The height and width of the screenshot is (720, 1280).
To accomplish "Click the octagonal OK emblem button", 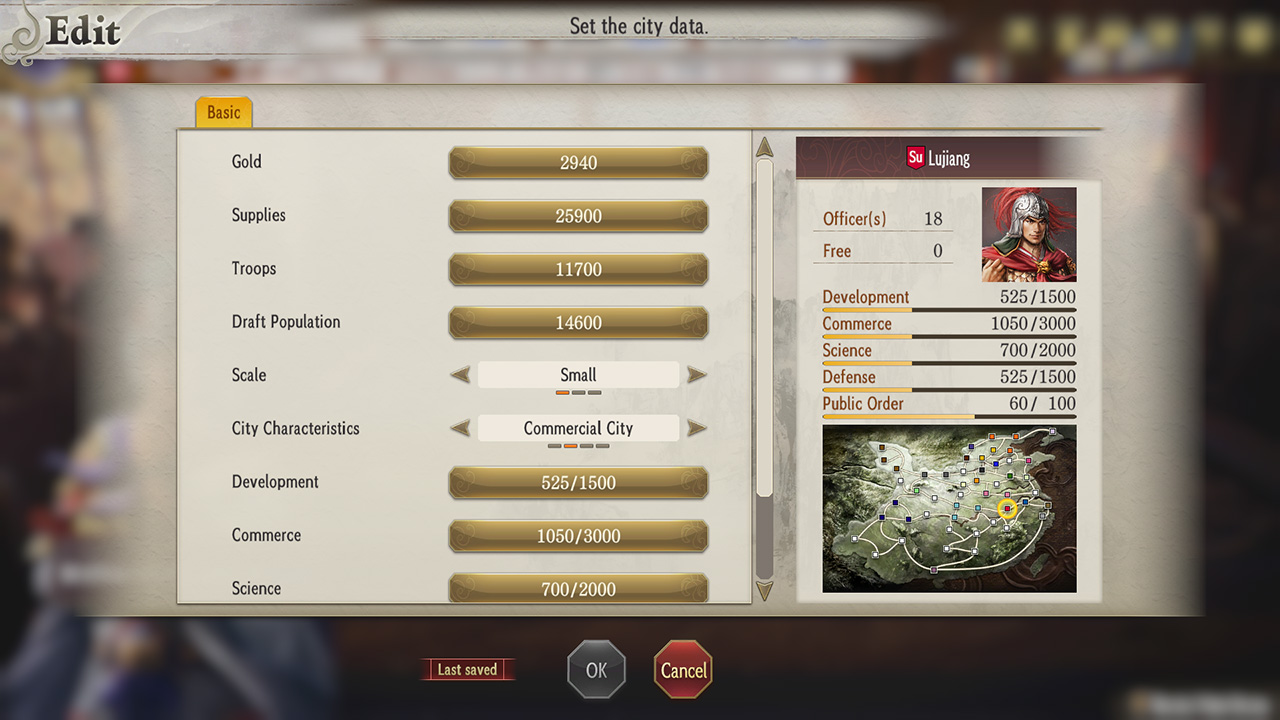I will tap(597, 669).
